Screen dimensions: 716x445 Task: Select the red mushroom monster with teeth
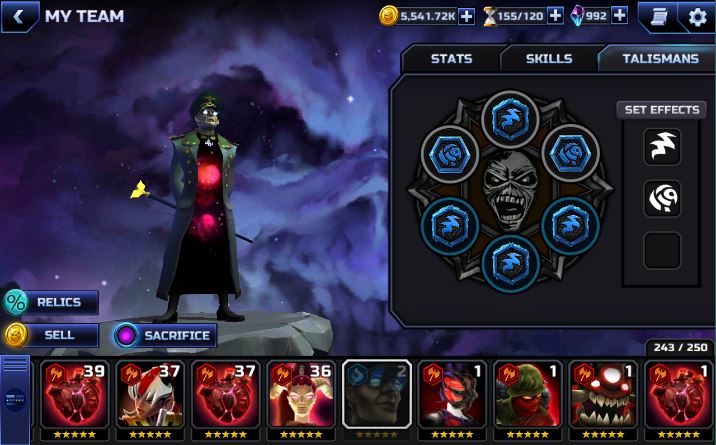pos(602,400)
